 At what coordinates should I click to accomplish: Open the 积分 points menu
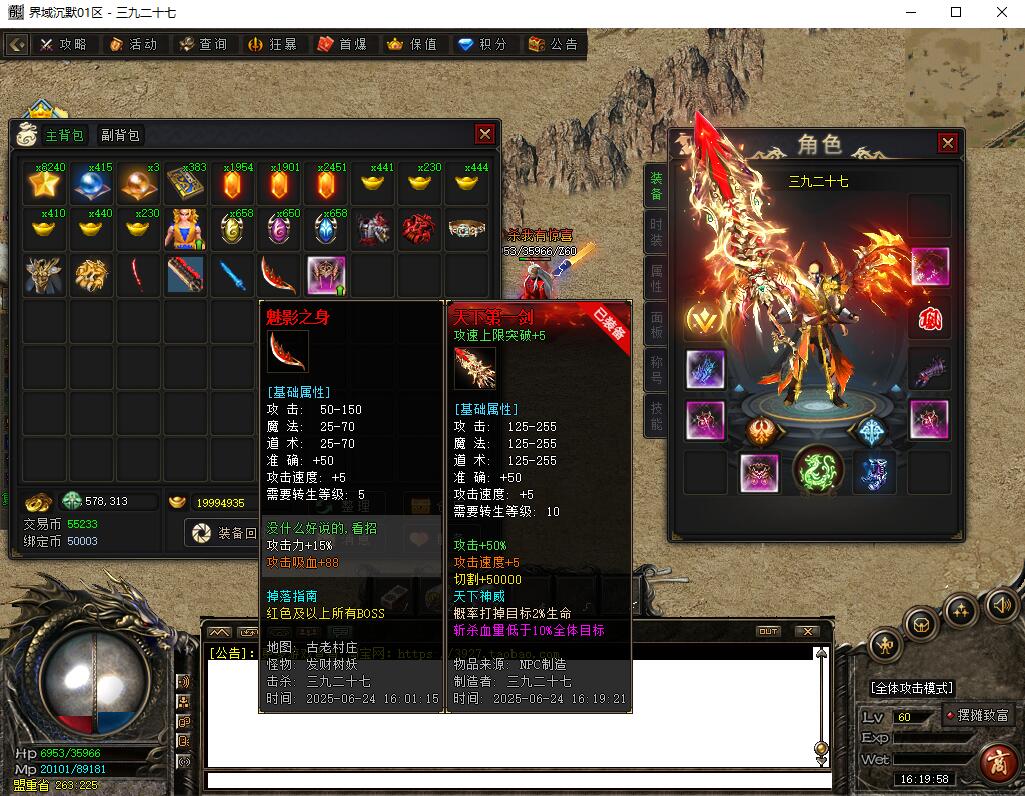coord(482,45)
